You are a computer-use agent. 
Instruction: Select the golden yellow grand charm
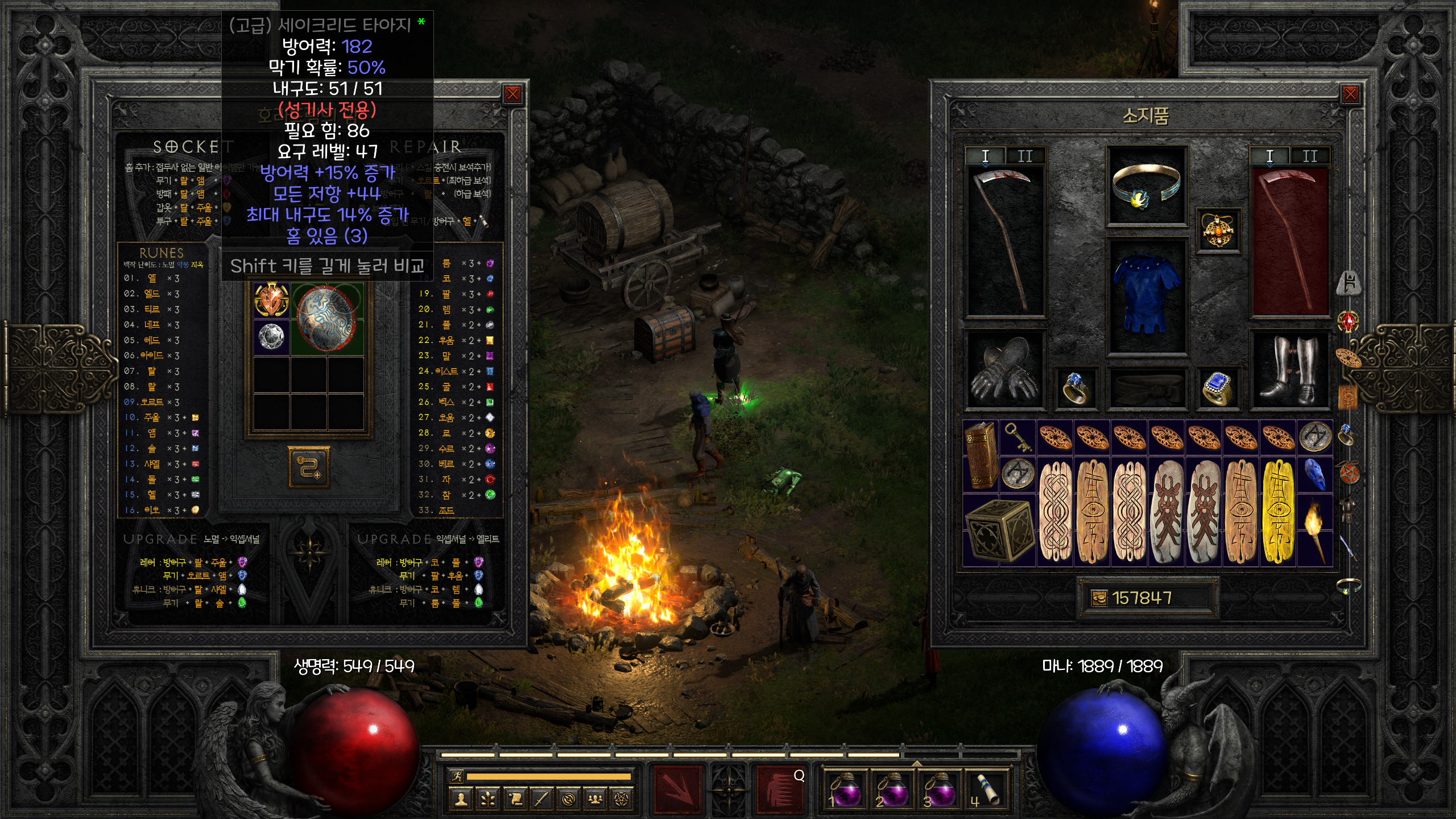tap(1278, 511)
